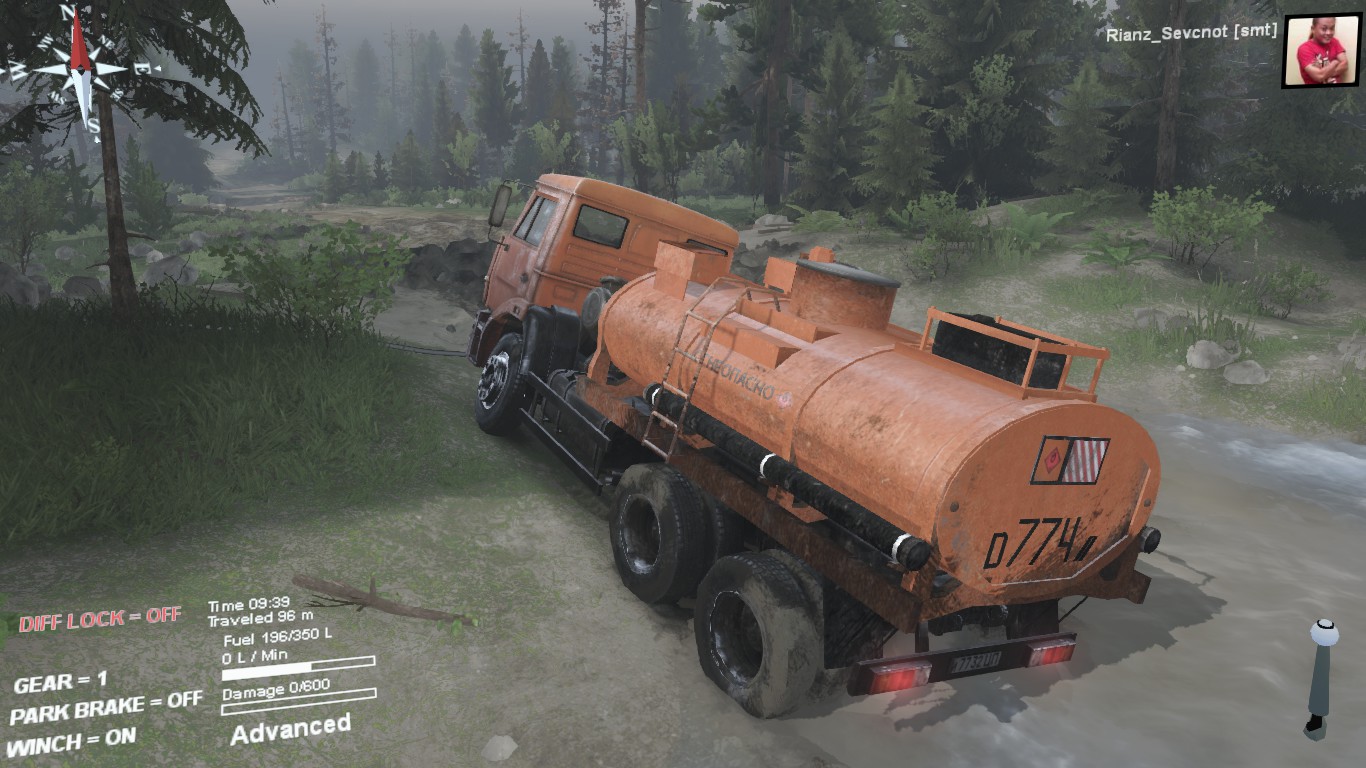Image resolution: width=1366 pixels, height=768 pixels.
Task: Toggle the DIFF LOCK setting
Action: pos(100,619)
